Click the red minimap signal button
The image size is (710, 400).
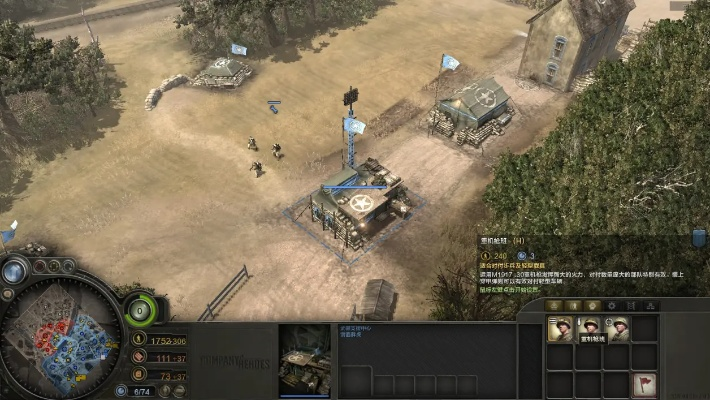pos(40,267)
